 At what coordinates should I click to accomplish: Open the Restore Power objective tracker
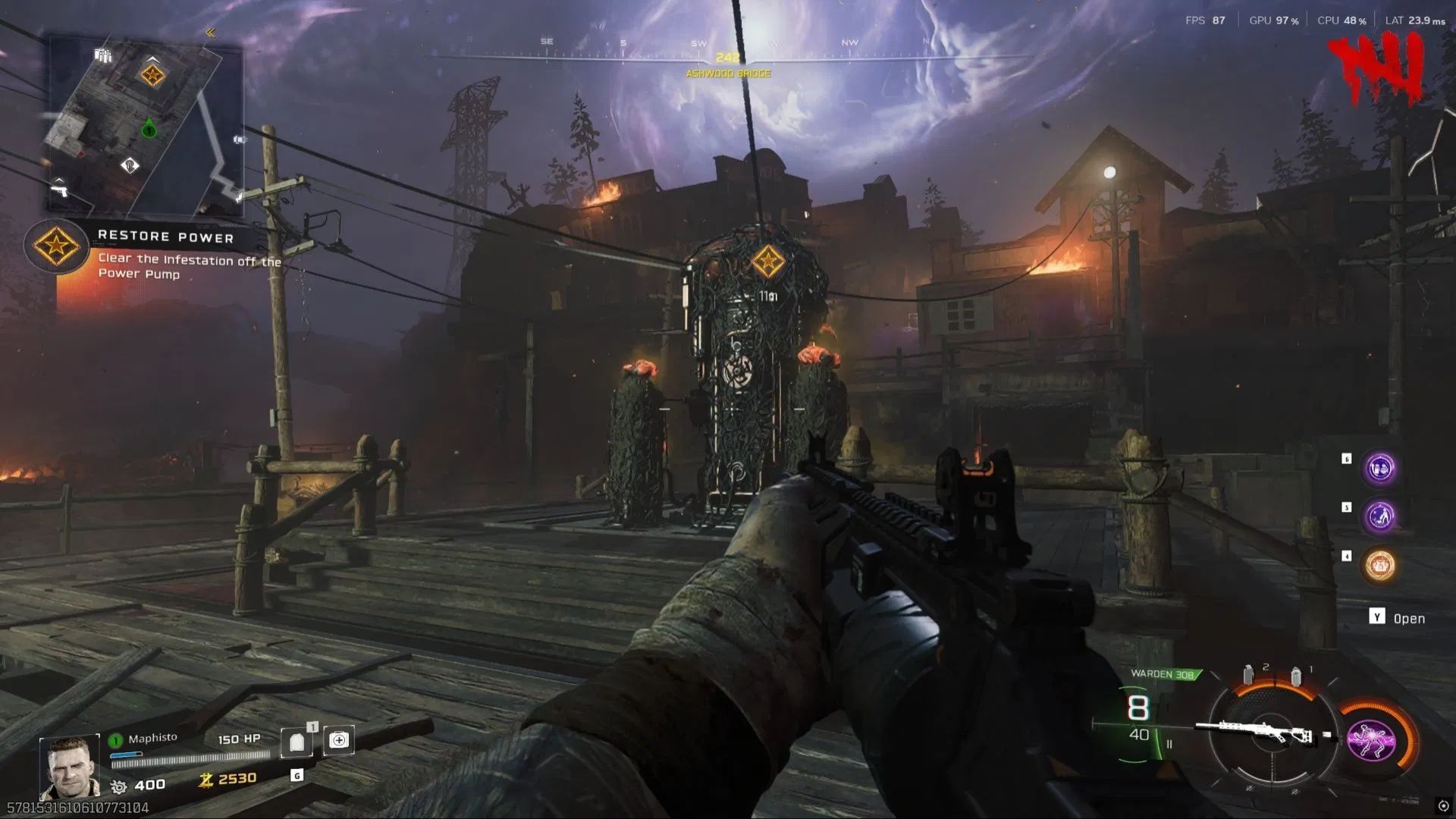(x=56, y=246)
